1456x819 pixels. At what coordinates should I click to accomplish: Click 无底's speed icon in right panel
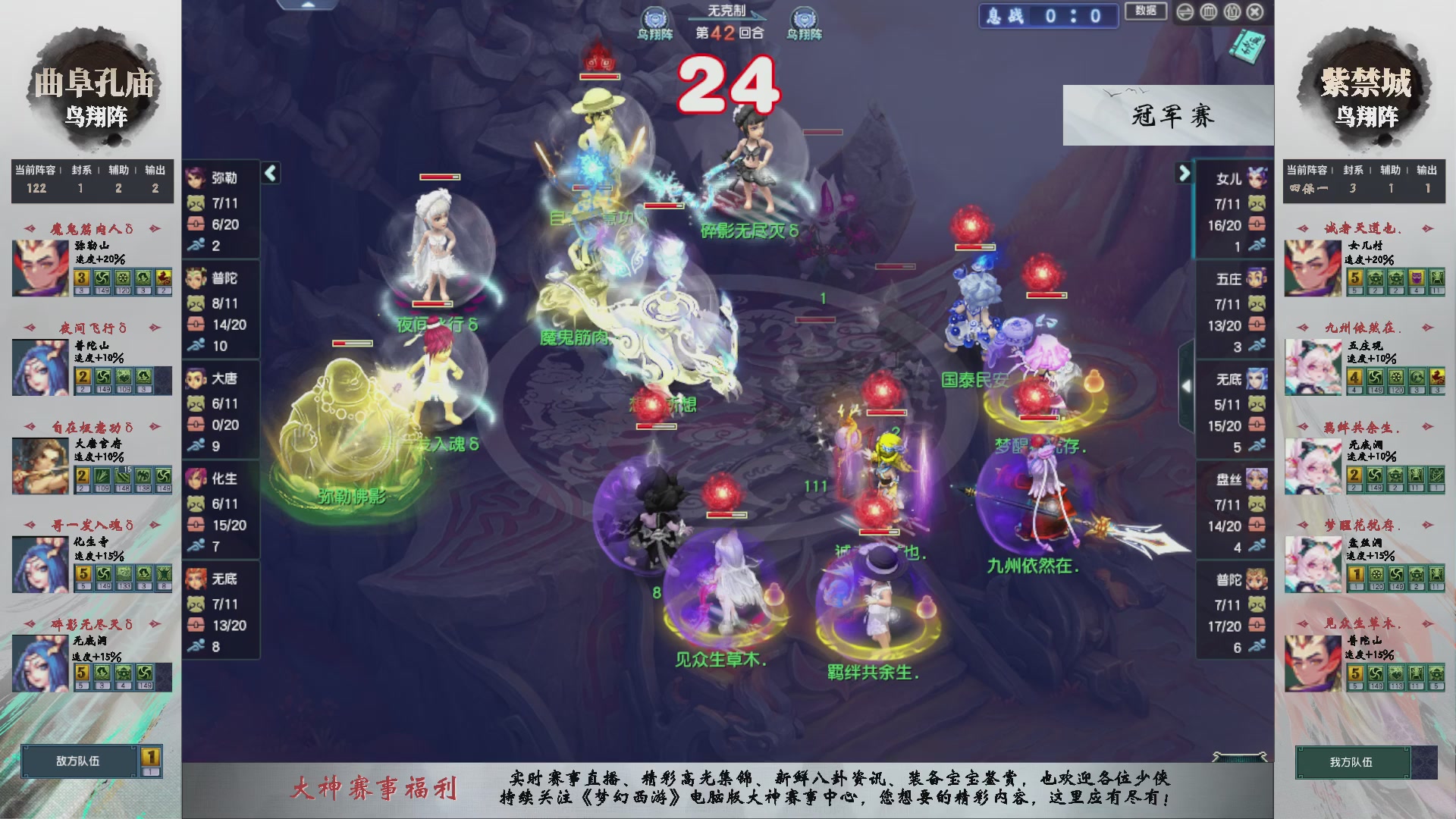(1259, 442)
